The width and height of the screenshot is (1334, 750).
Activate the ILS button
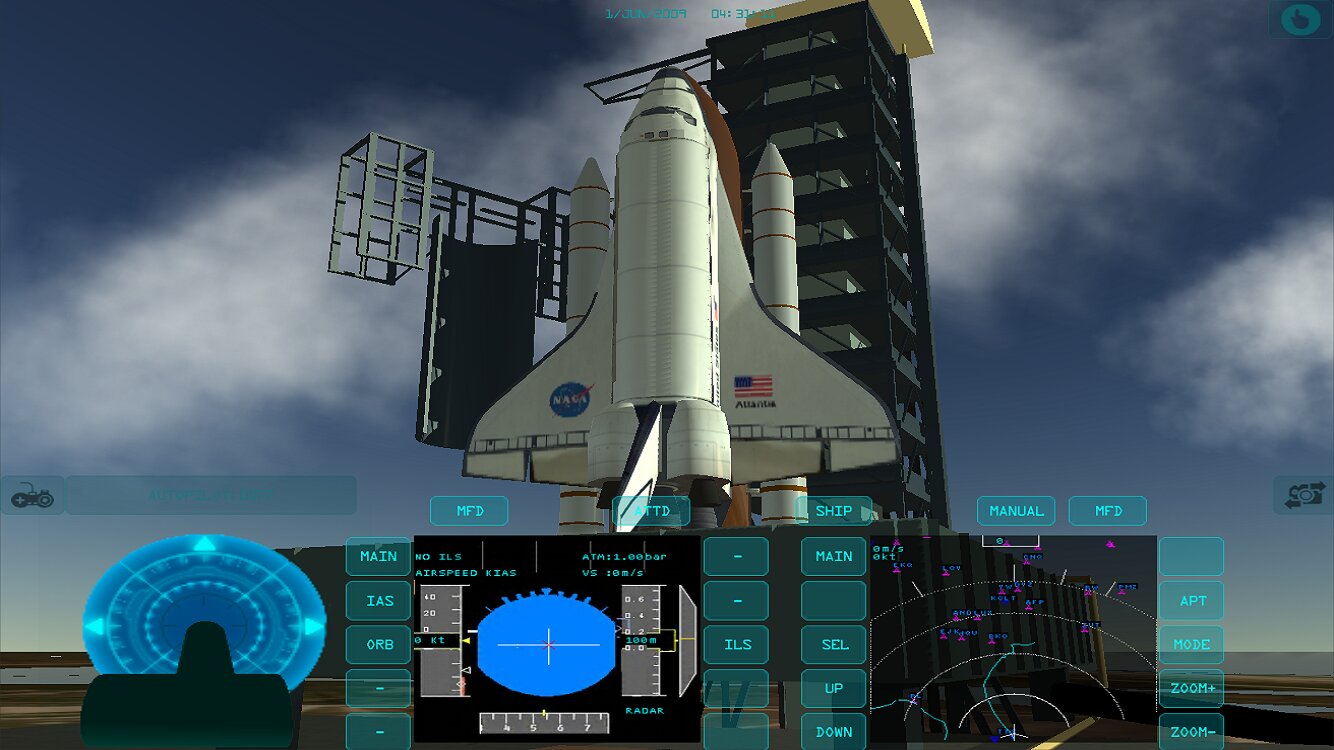pyautogui.click(x=737, y=645)
